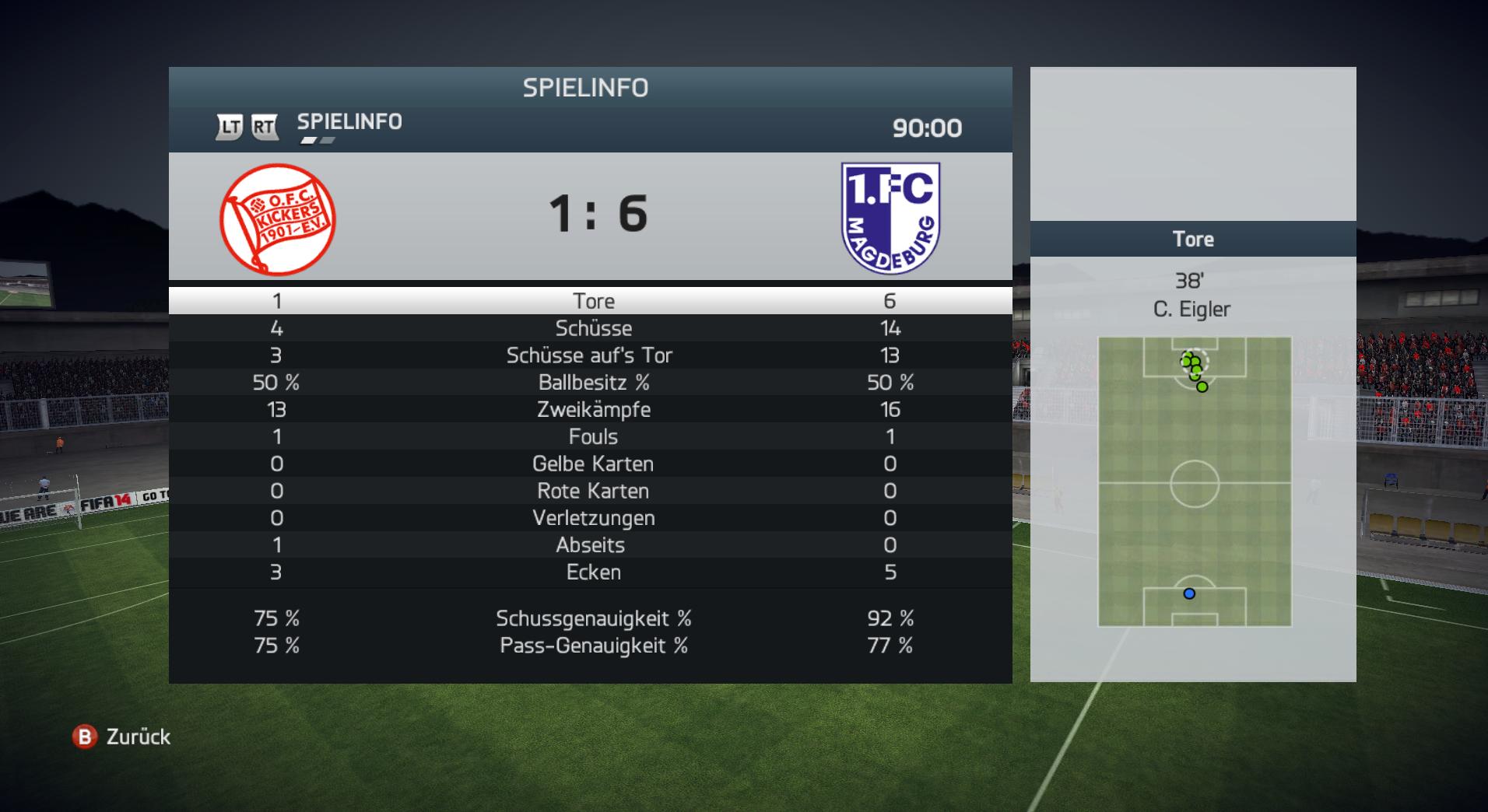1488x812 pixels.
Task: Choose the Verletzungen stats row
Action: pyautogui.click(x=591, y=519)
